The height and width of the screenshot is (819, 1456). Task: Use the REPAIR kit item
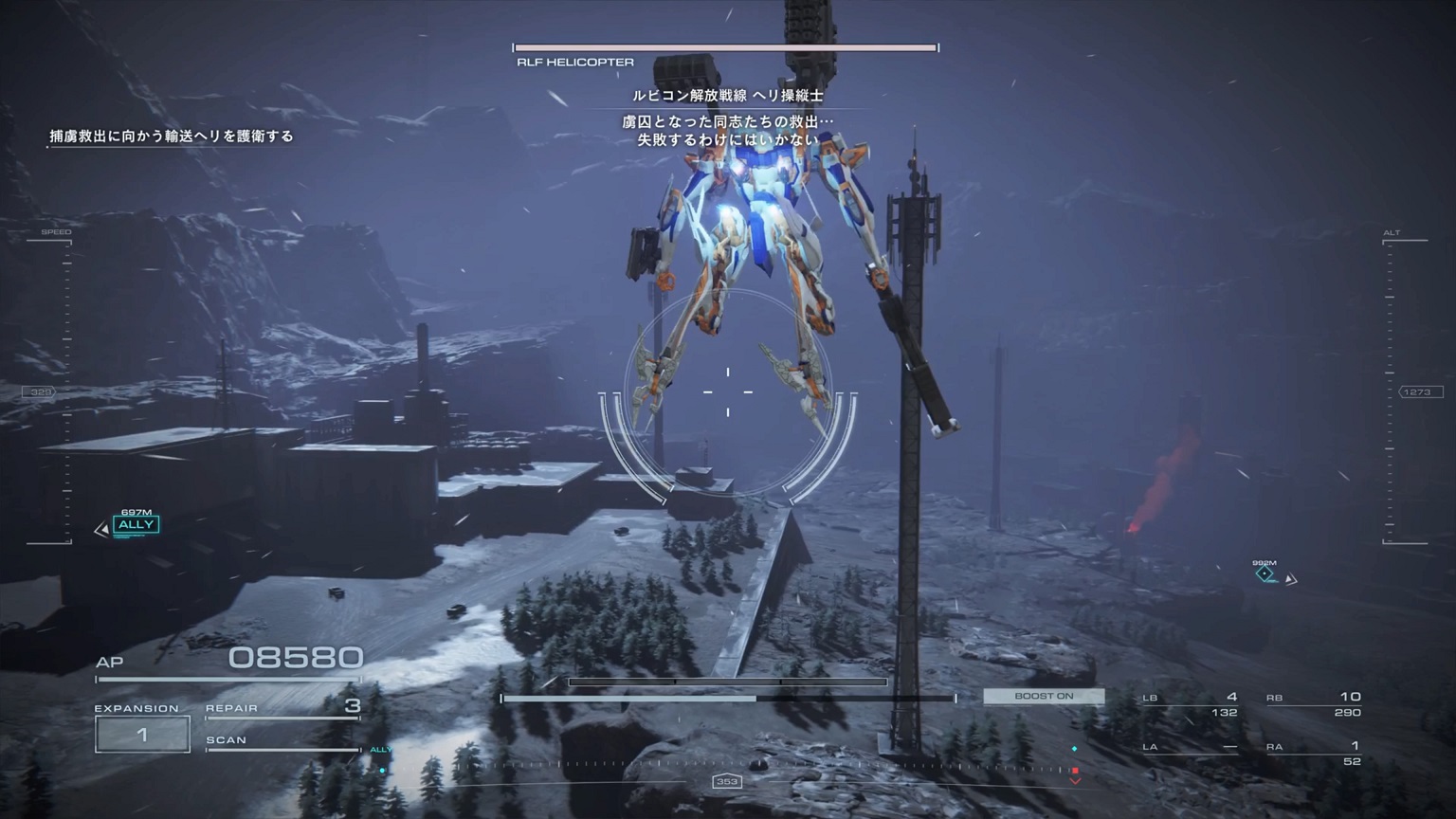pos(282,707)
